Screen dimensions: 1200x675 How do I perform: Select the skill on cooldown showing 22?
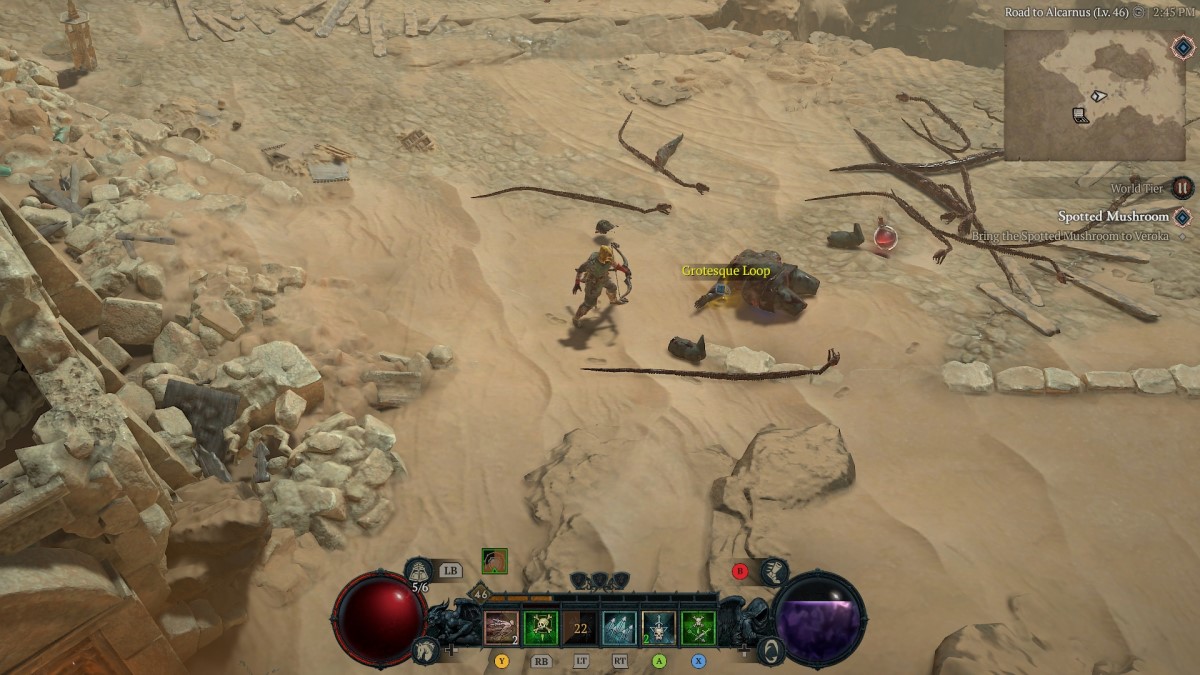tap(580, 628)
